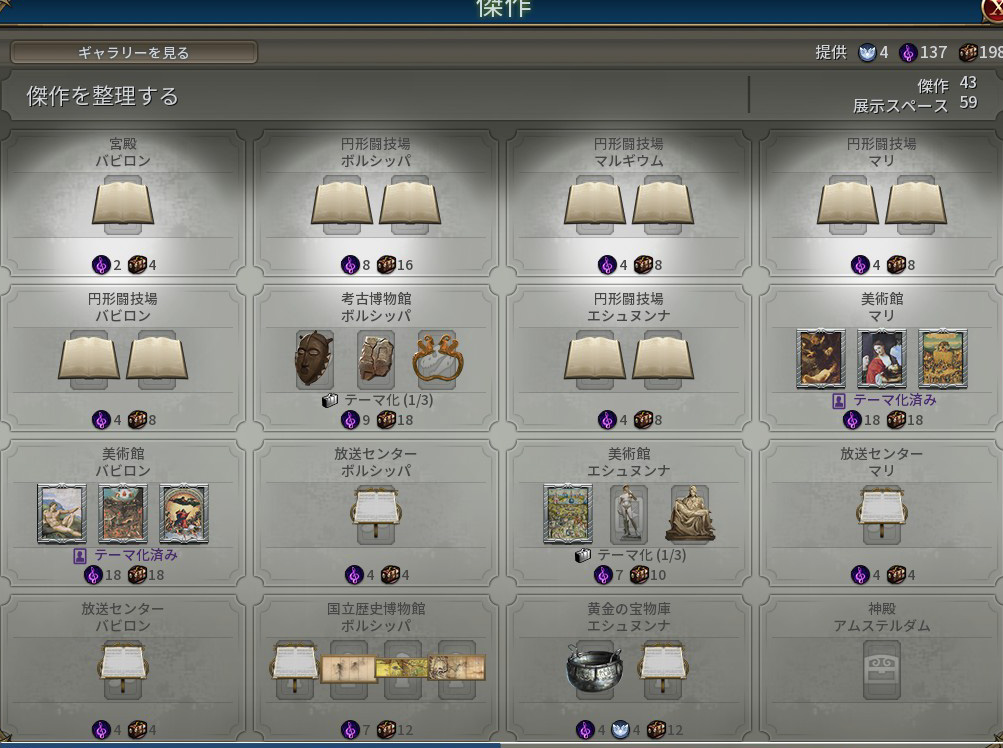
Task: Choose the standing David statue in Eshnunna
Action: tap(628, 513)
